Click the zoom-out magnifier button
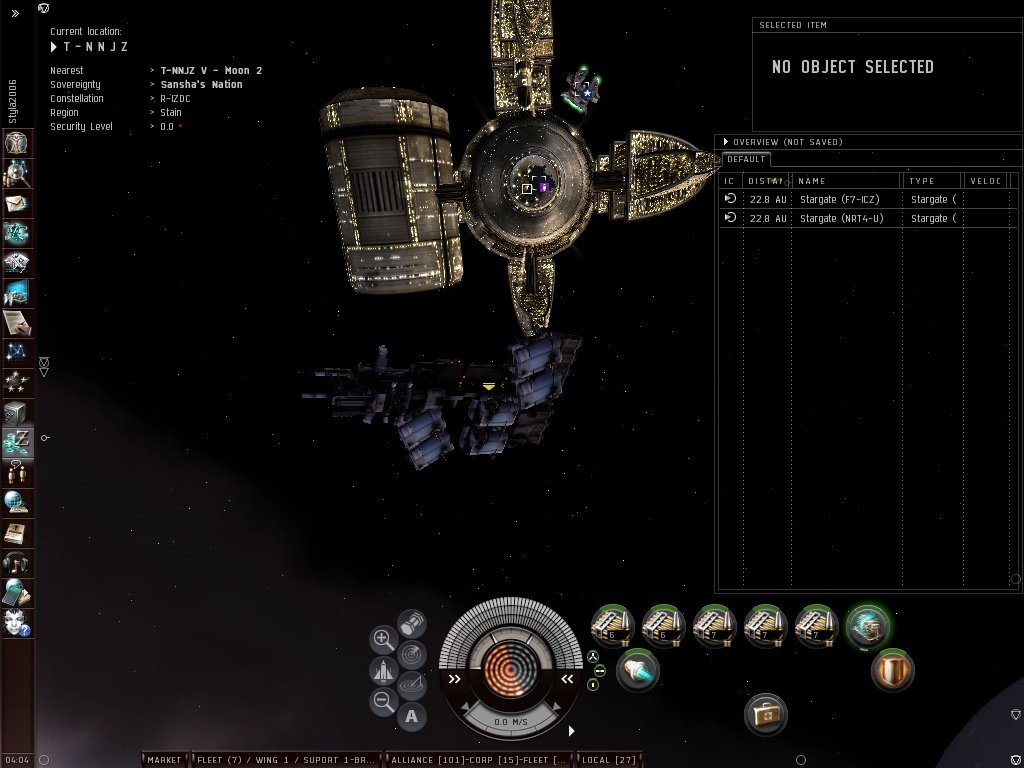This screenshot has width=1024, height=768. point(383,702)
